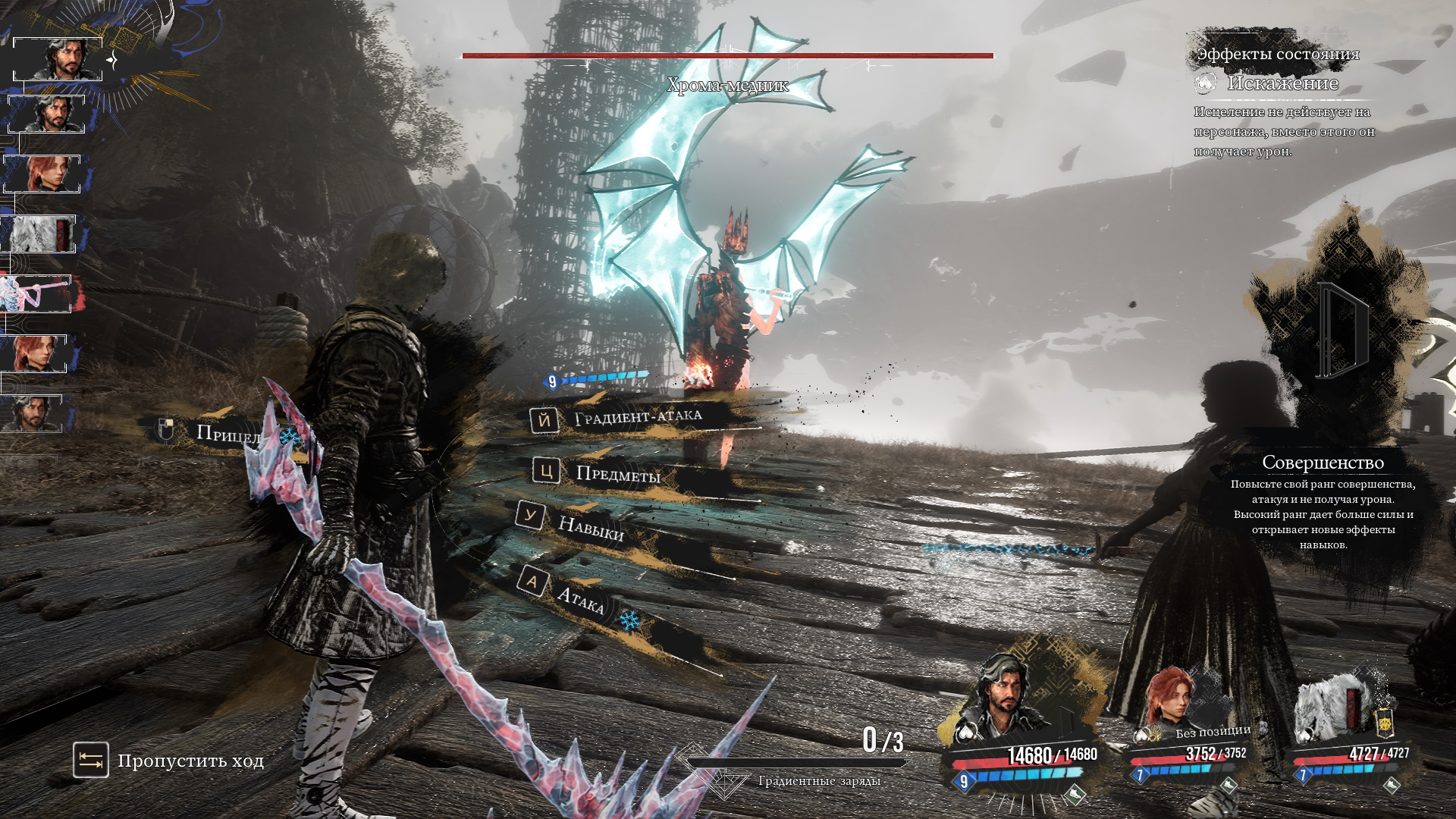The image size is (1456, 819).
Task: Choose the Градиент-атака command
Action: (x=637, y=417)
